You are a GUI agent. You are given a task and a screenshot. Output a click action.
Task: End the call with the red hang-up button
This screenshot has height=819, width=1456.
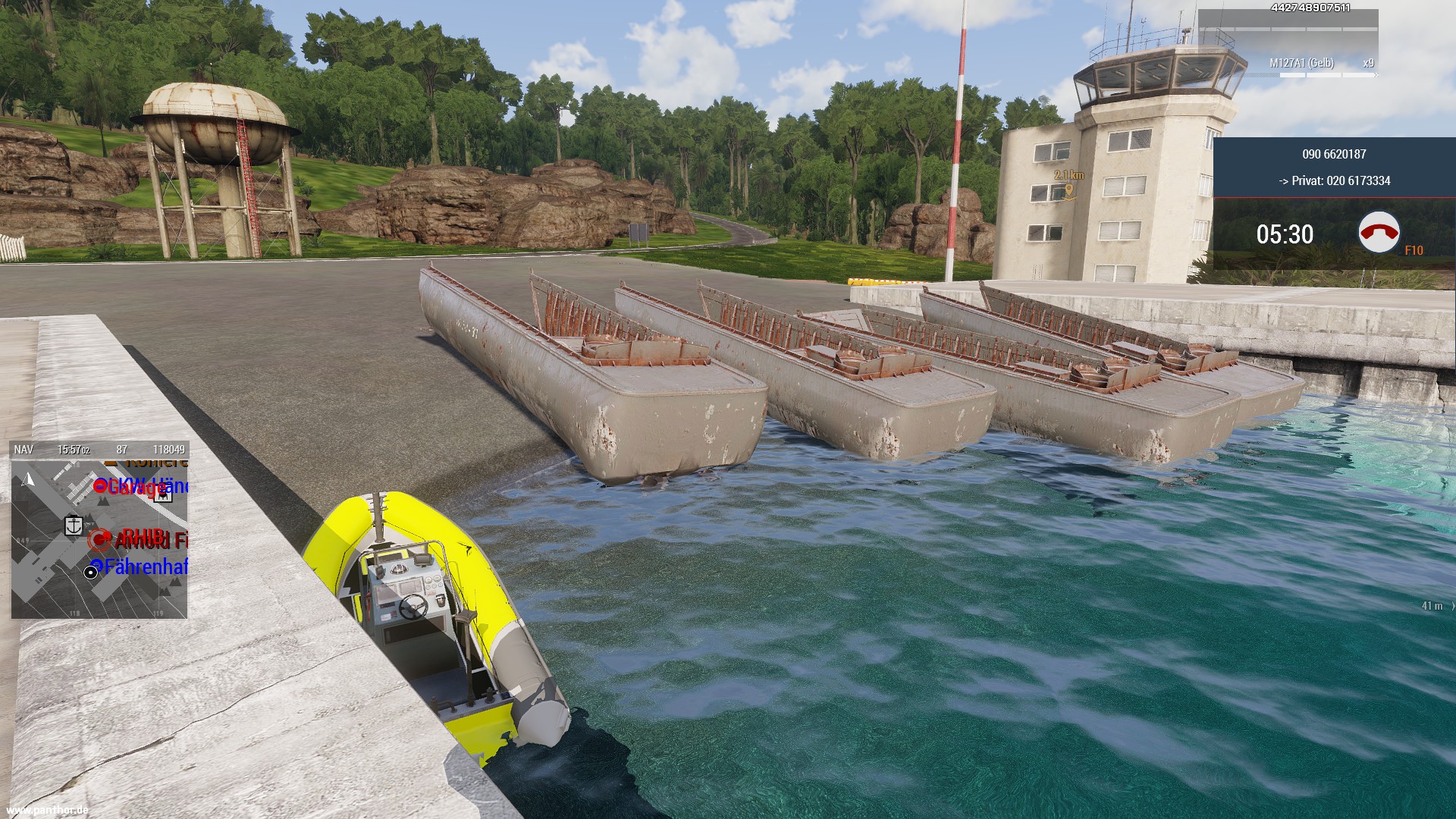[1379, 233]
